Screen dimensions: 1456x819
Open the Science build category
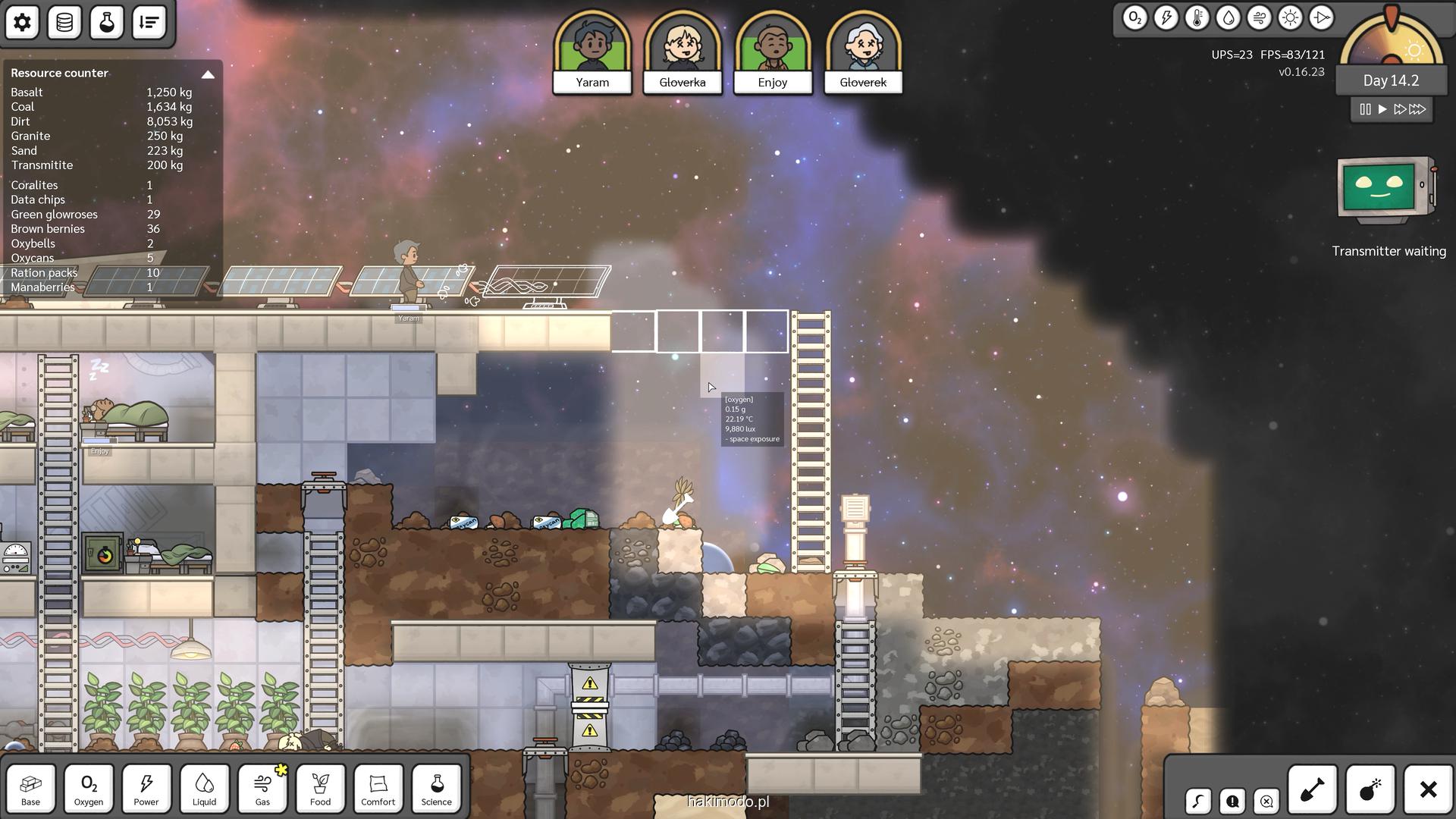(436, 789)
